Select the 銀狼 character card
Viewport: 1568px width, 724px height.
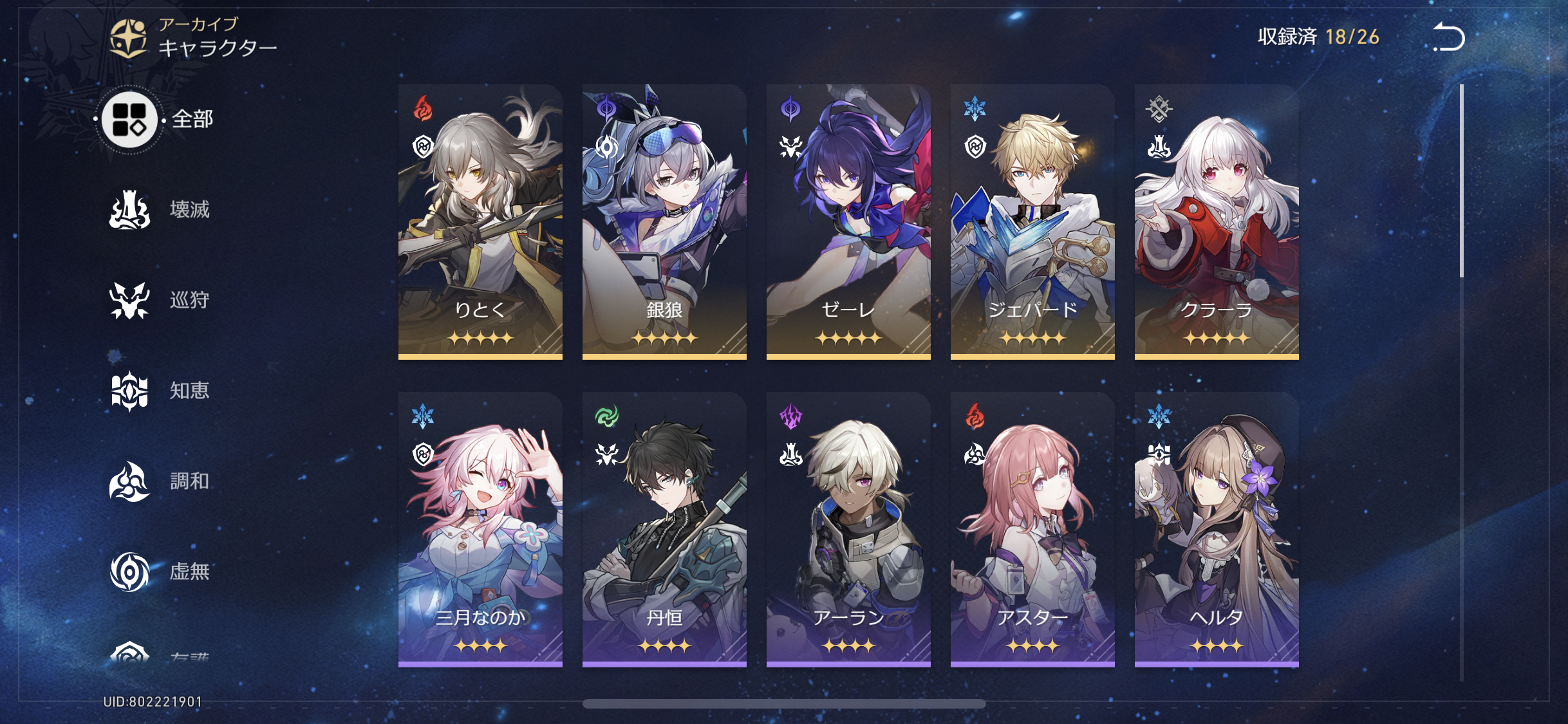(664, 221)
